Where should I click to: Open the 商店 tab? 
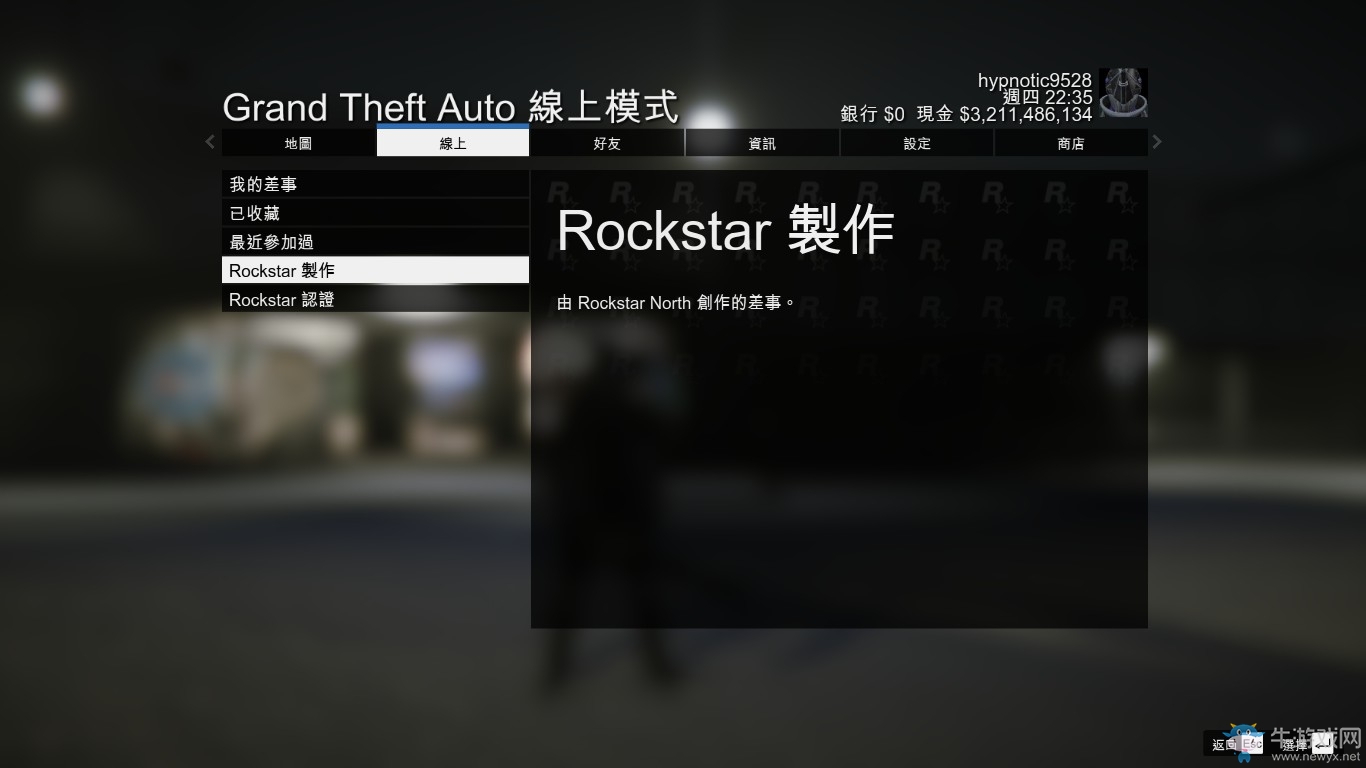click(1071, 143)
